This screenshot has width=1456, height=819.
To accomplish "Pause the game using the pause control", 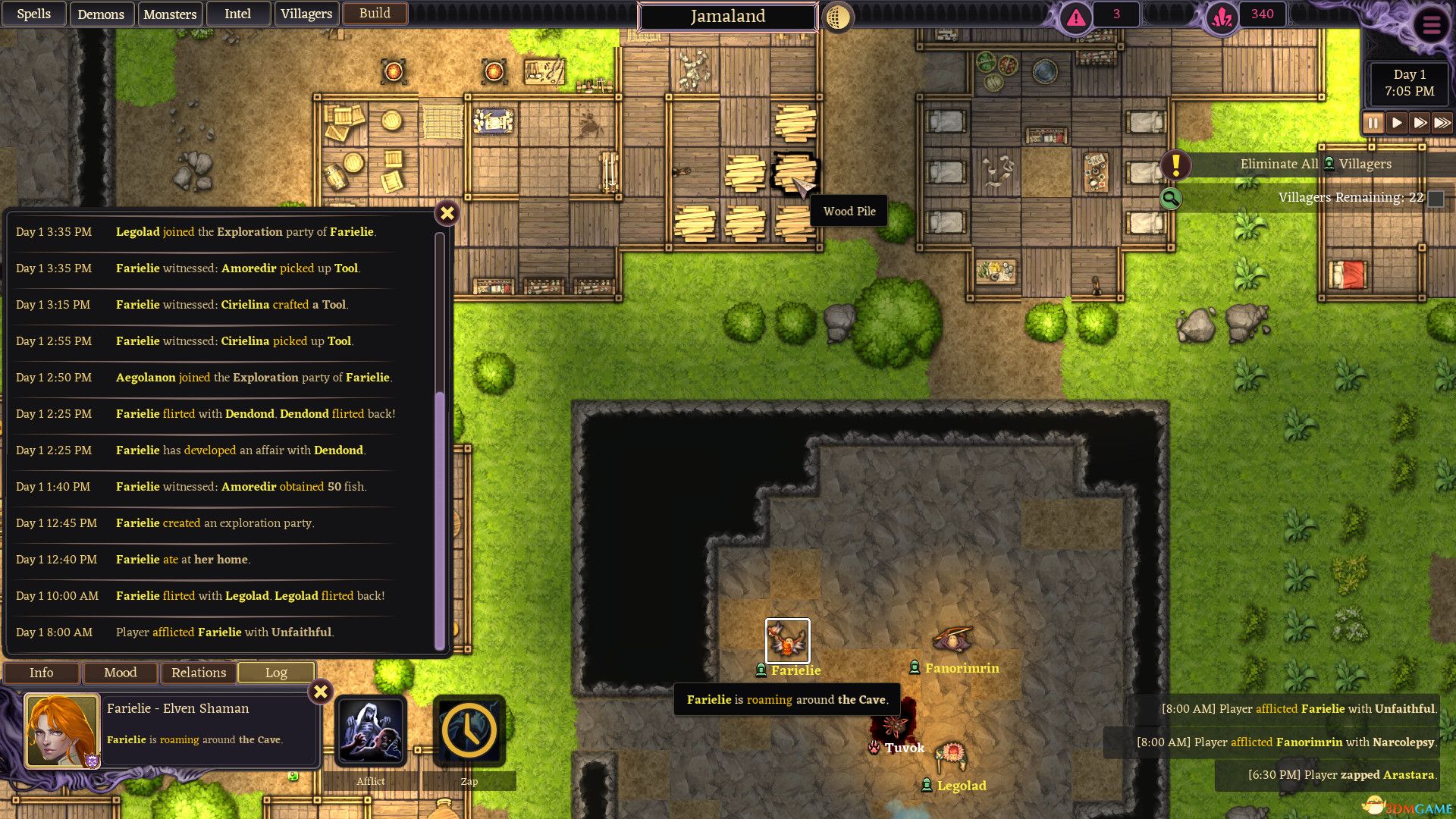I will [x=1373, y=122].
